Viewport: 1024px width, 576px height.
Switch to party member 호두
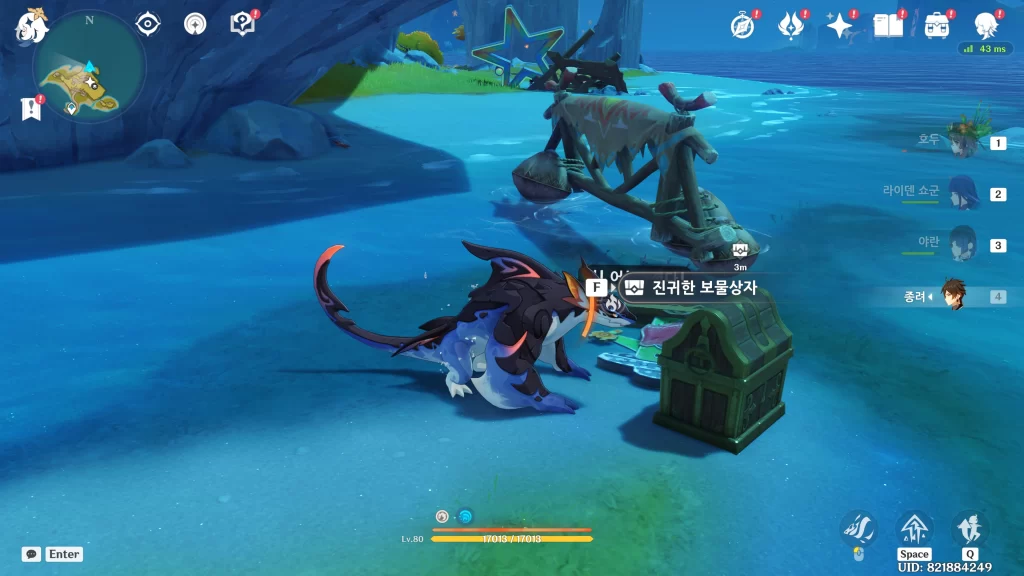962,142
